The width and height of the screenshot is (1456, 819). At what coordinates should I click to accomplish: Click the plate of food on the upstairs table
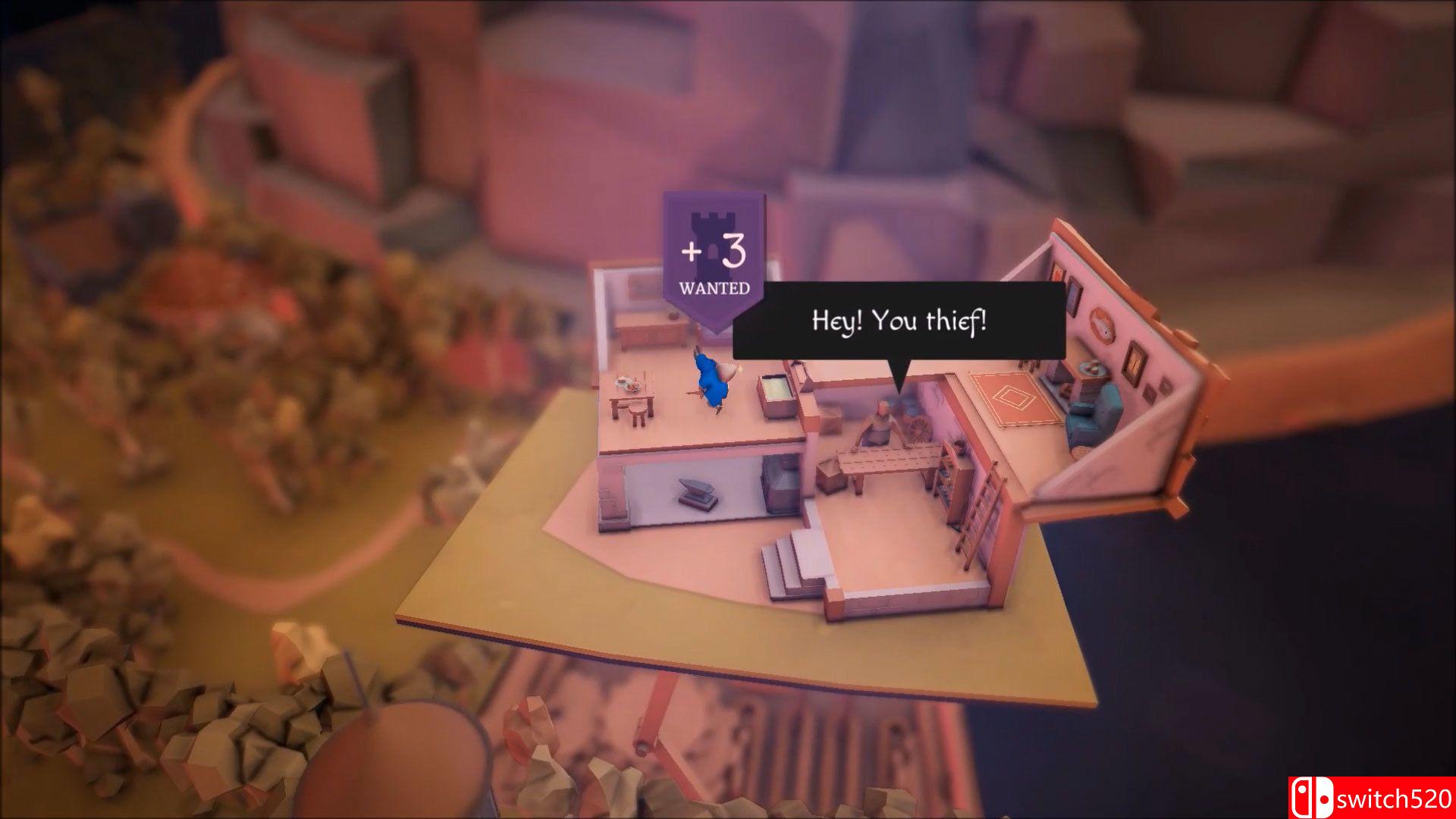point(627,384)
